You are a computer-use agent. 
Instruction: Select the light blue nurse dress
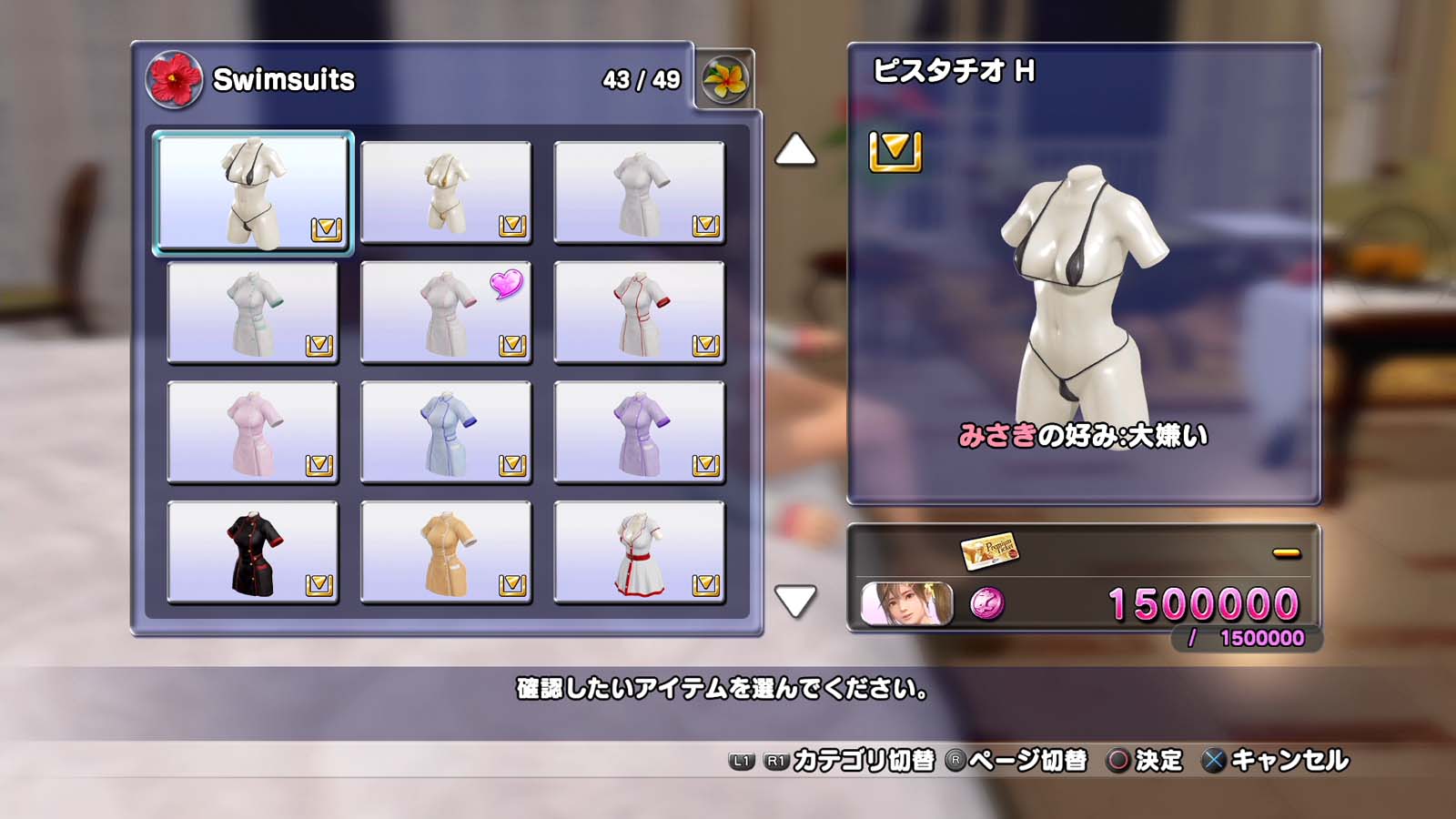click(x=446, y=432)
